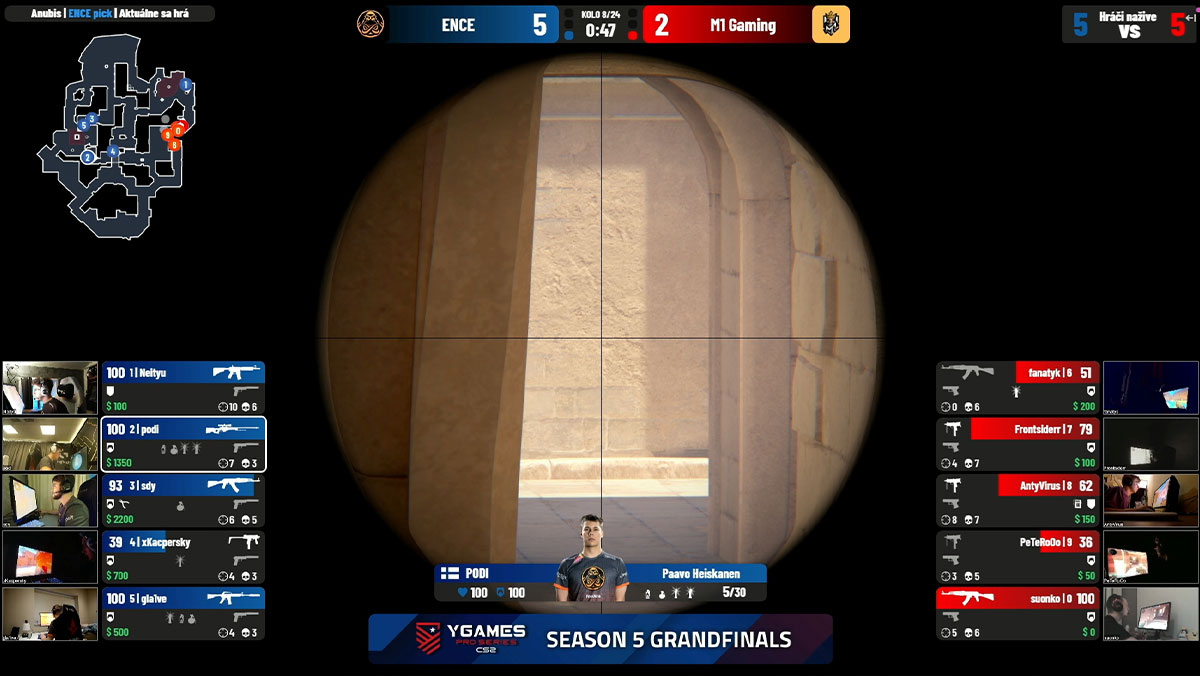
Task: Select AntyVirus's player row
Action: [x=1017, y=500]
